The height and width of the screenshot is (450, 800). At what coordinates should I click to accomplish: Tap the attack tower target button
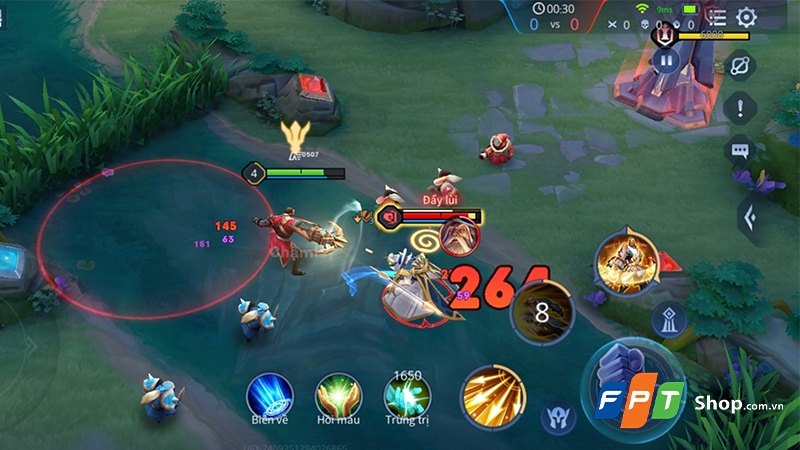(668, 321)
